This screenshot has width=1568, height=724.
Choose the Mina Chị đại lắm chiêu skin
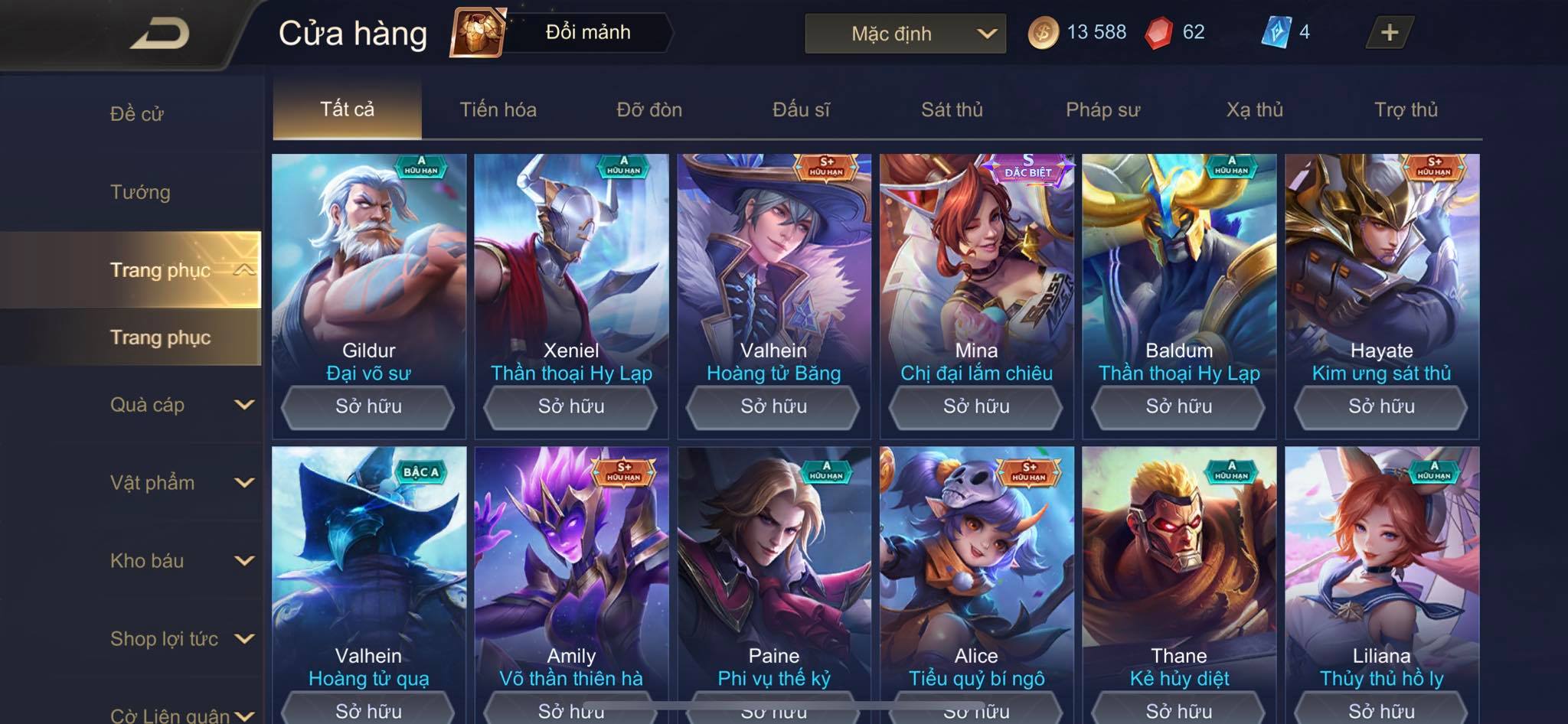(x=976, y=260)
